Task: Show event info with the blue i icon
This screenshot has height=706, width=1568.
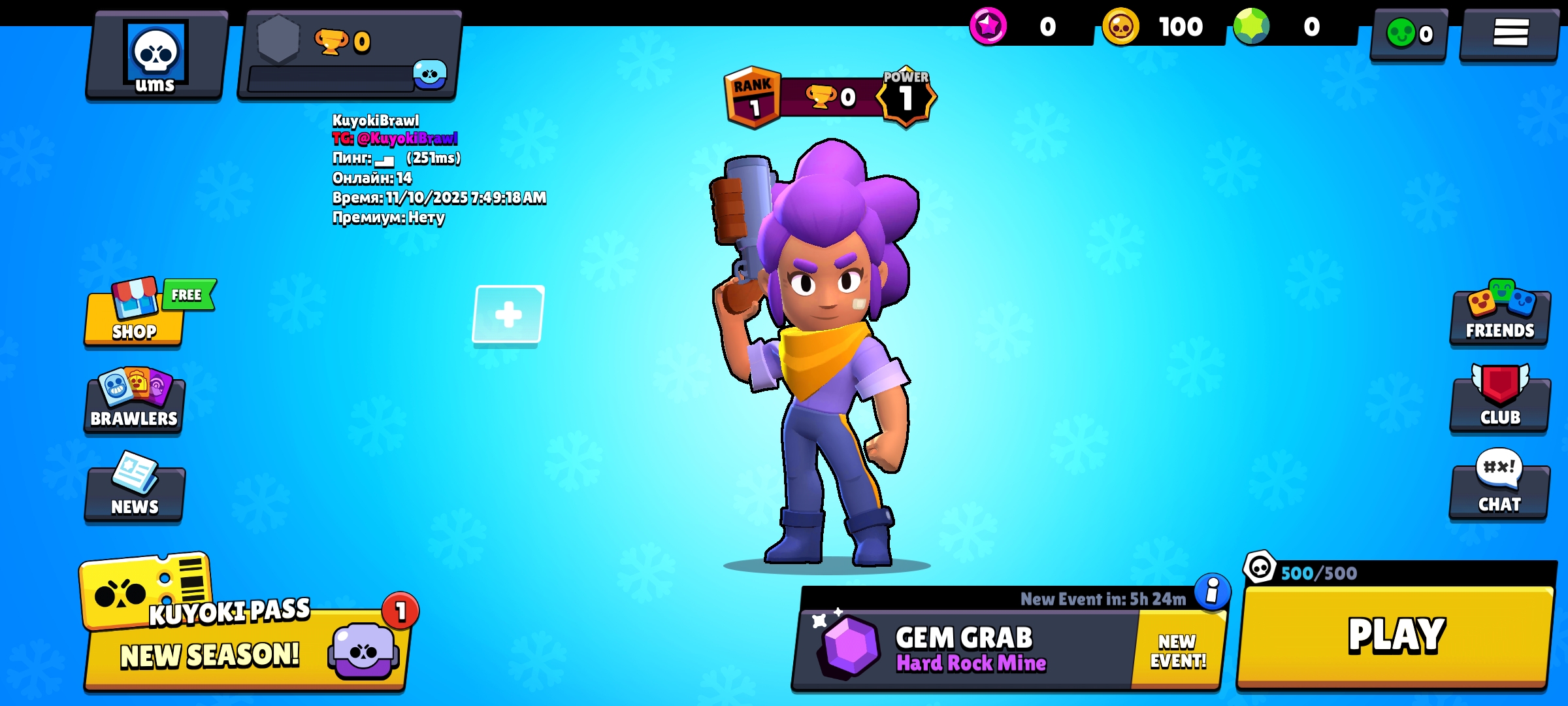Action: coord(1212,592)
